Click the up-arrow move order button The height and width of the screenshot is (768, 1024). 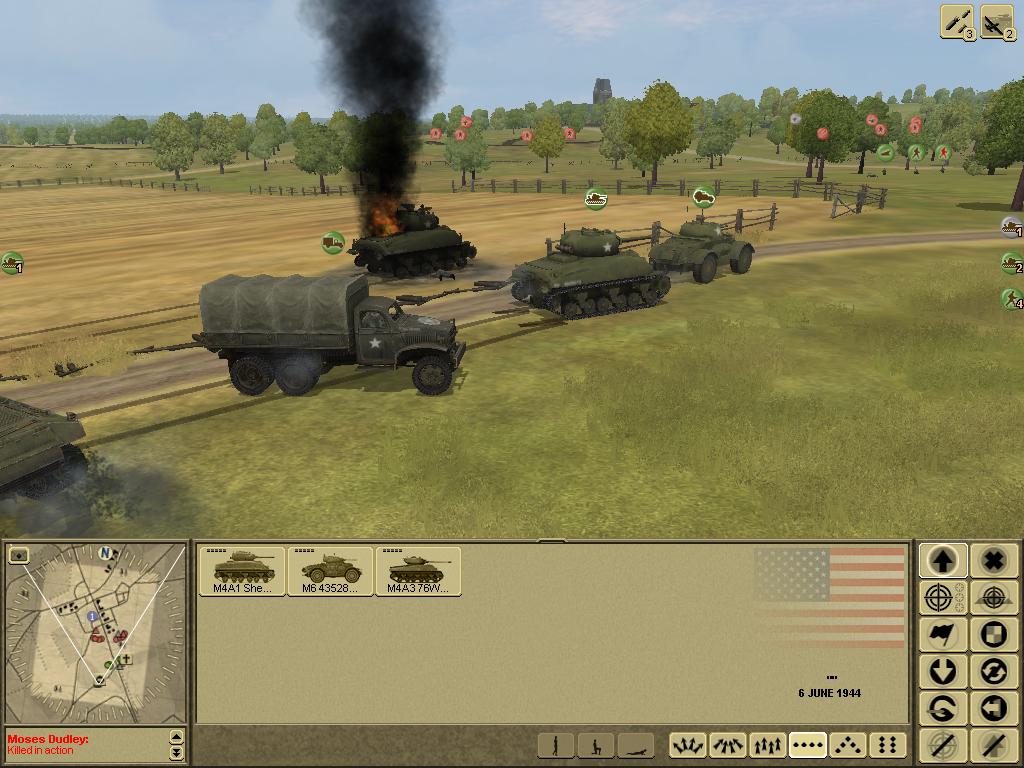(943, 561)
